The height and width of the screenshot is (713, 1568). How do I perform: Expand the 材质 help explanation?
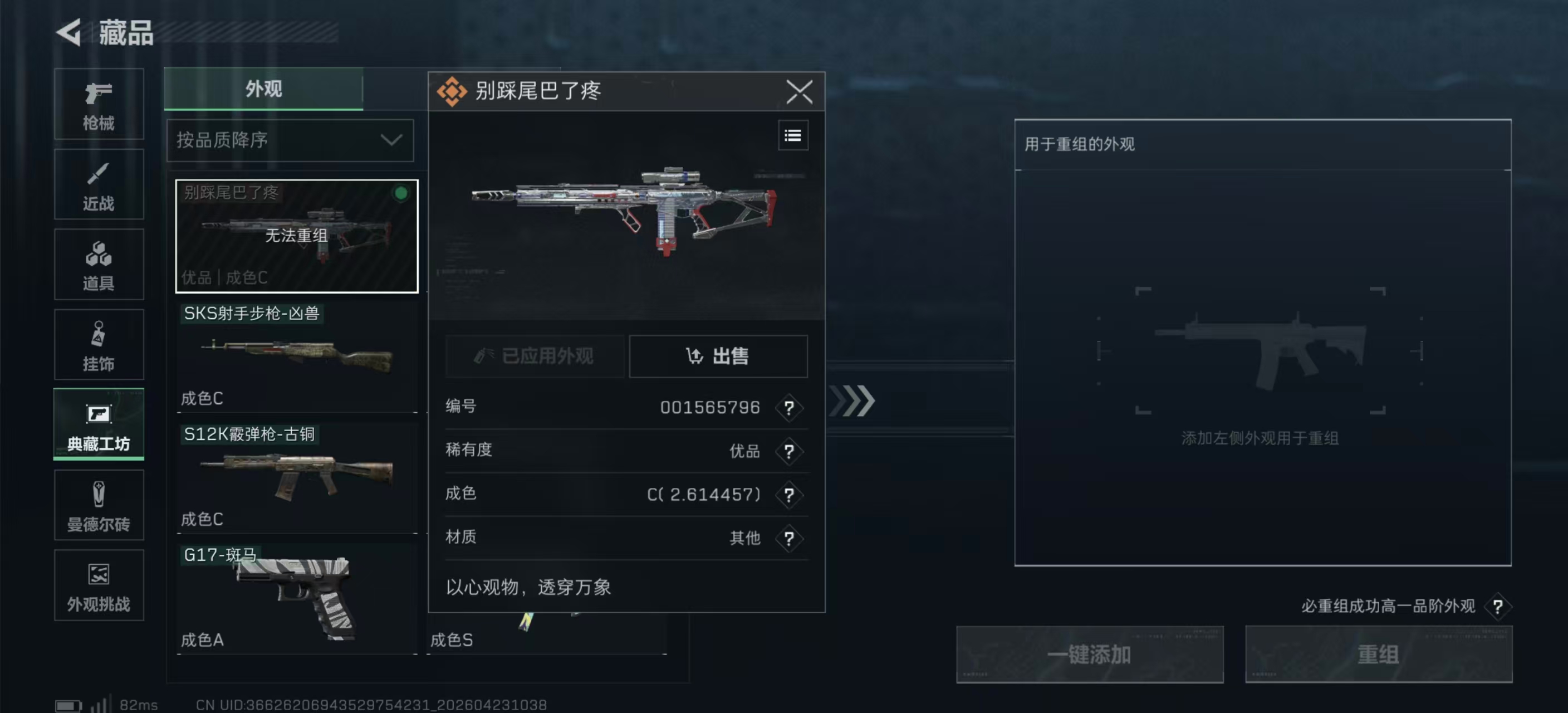790,539
